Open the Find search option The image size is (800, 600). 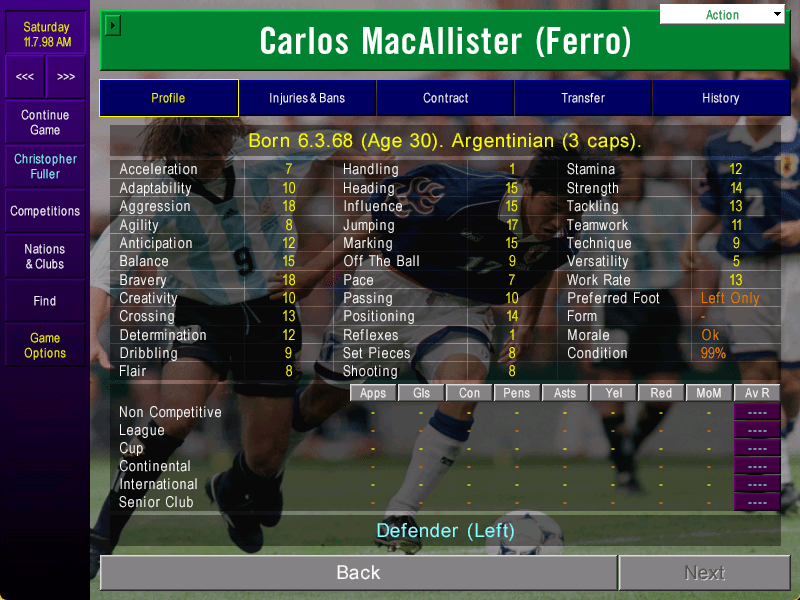click(x=45, y=301)
